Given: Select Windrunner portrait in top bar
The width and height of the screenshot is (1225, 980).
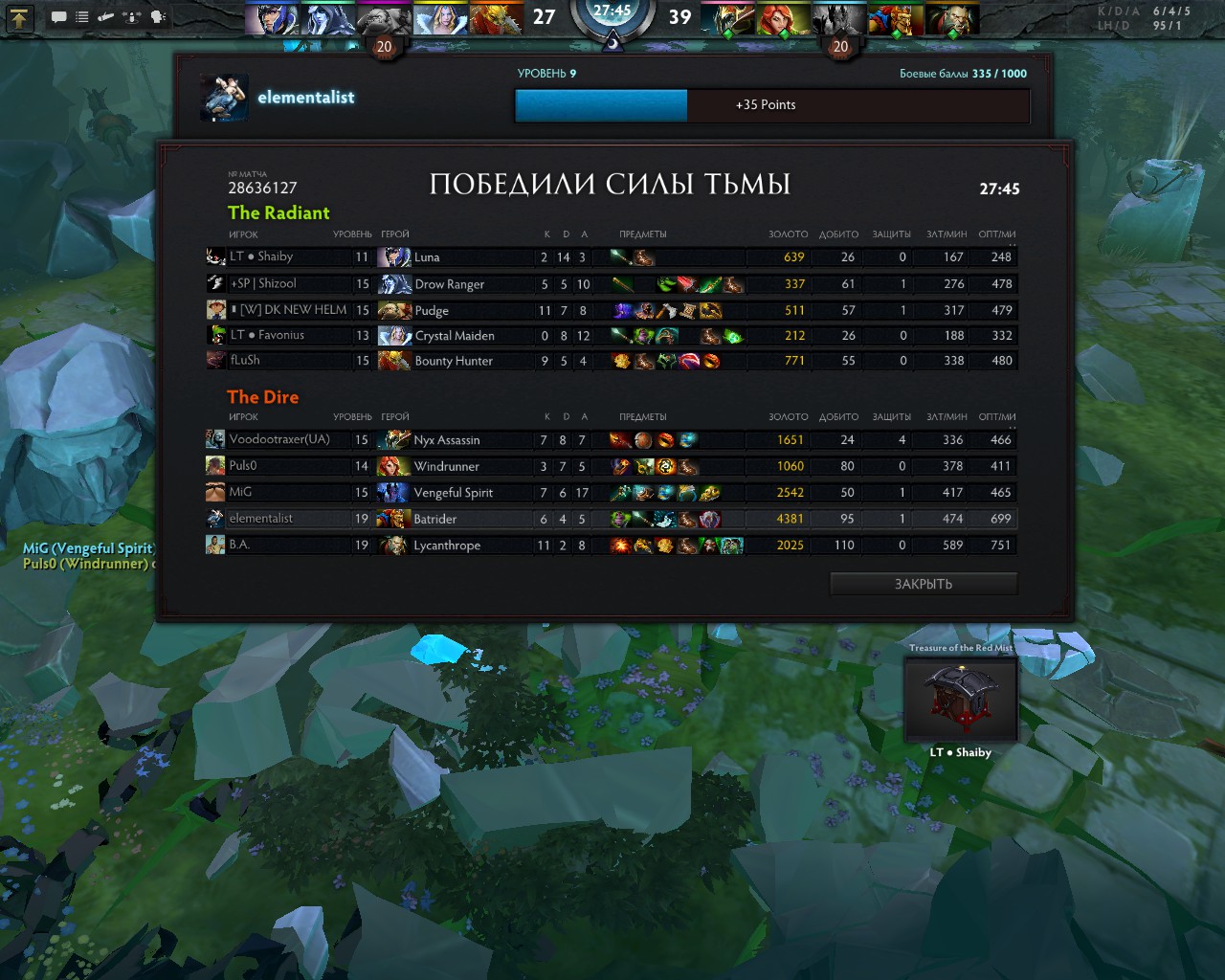Looking at the screenshot, I should click(783, 19).
